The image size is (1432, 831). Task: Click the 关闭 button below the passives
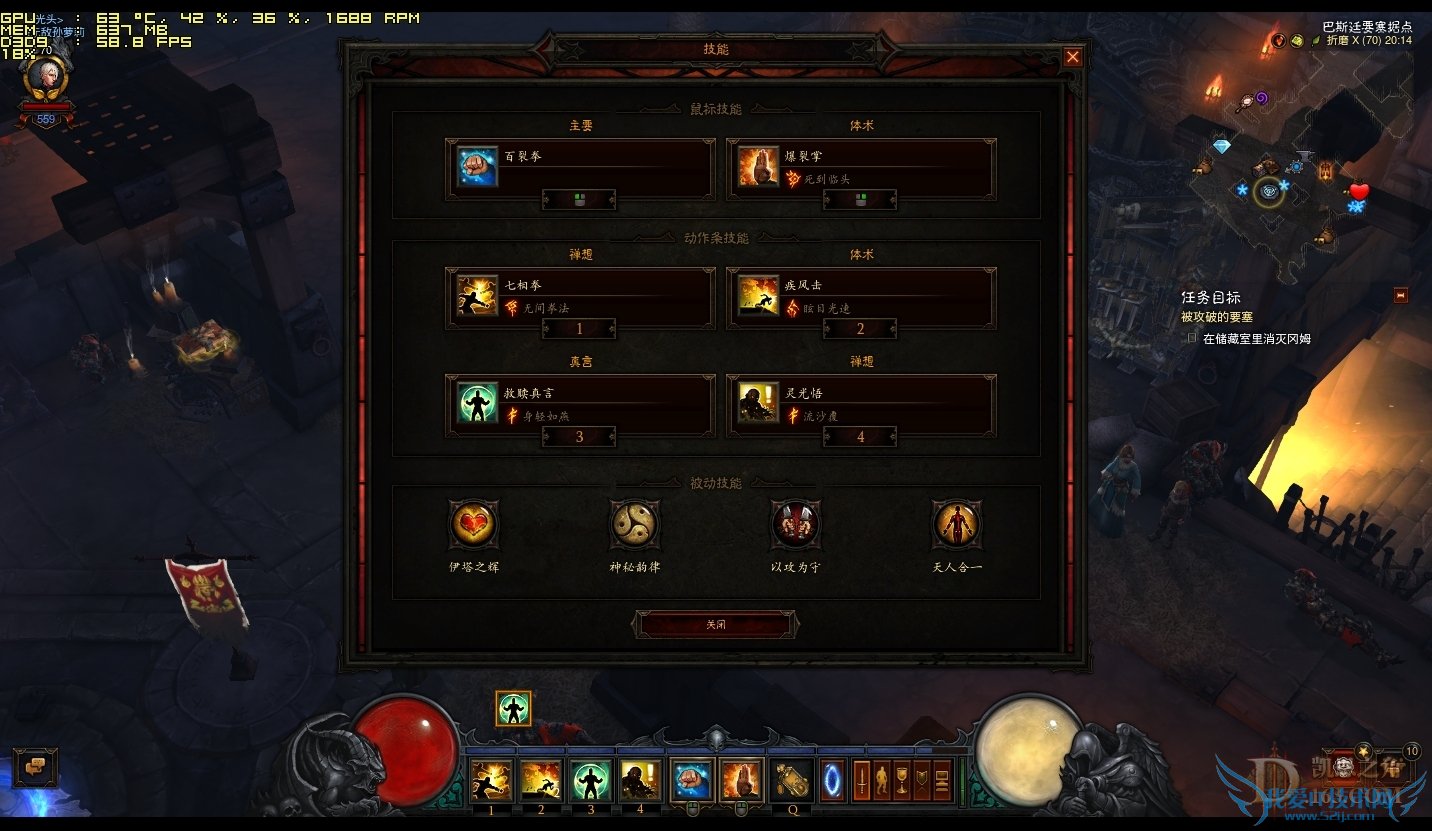pyautogui.click(x=715, y=625)
